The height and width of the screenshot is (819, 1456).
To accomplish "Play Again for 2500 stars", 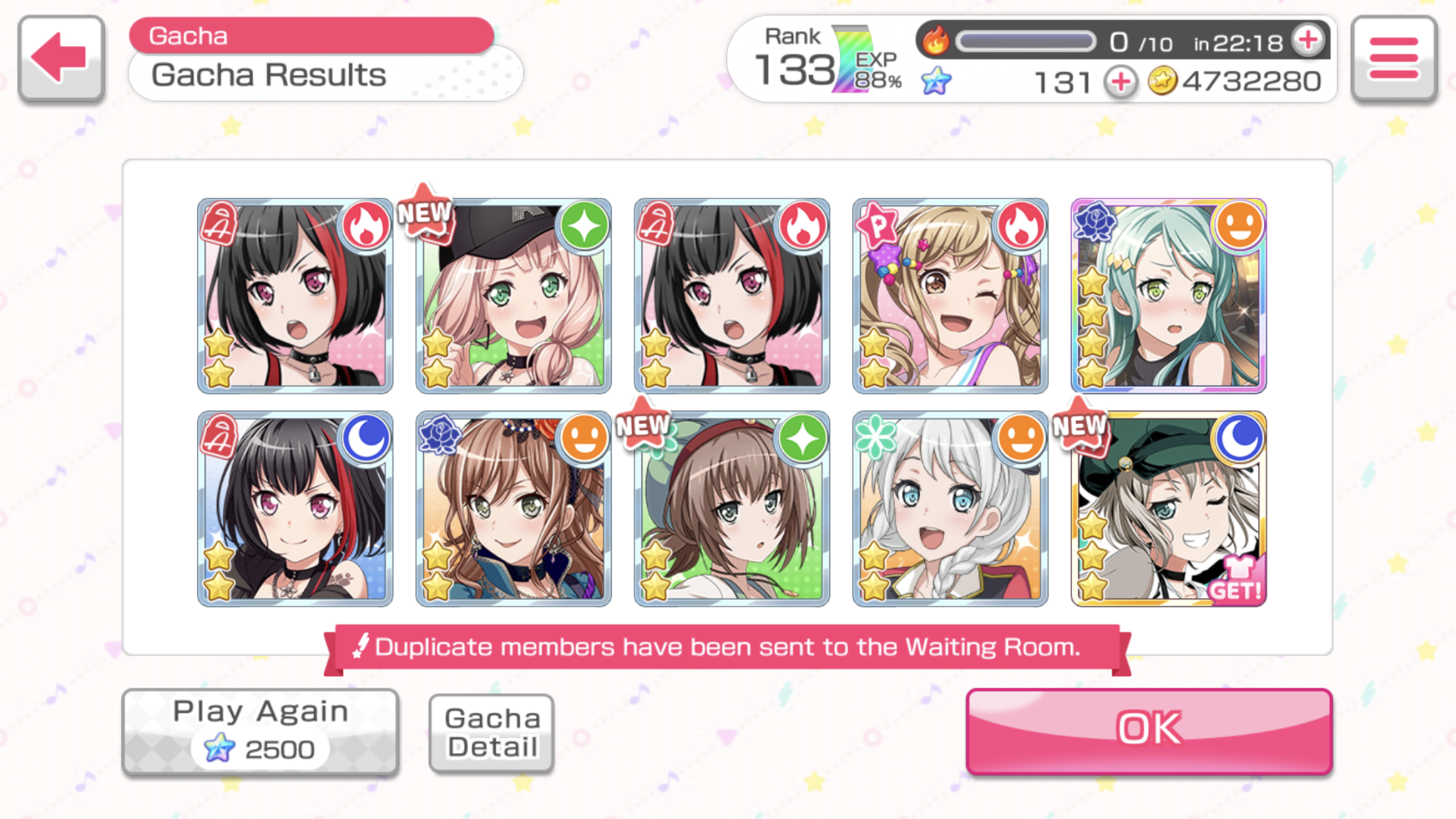I will (260, 731).
